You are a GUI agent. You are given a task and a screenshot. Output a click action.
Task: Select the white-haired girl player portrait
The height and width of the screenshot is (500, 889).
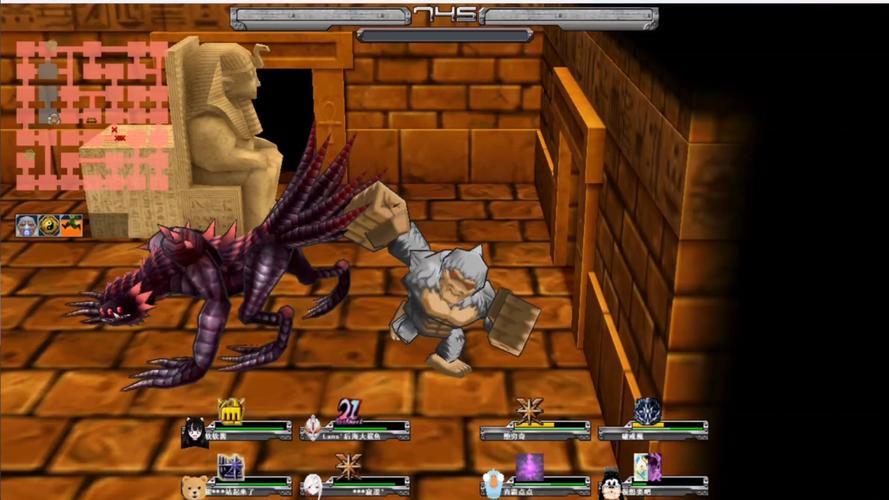(313, 486)
